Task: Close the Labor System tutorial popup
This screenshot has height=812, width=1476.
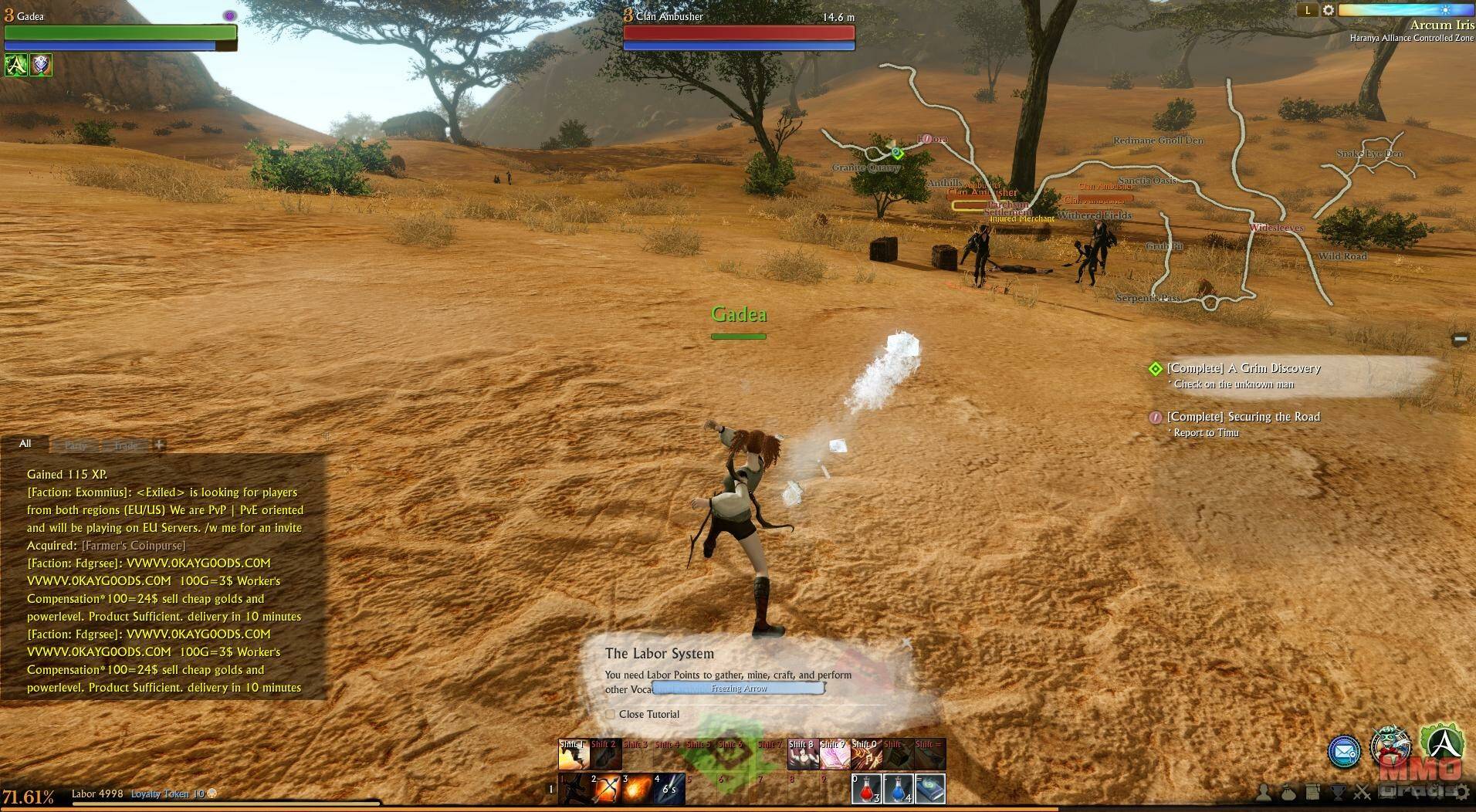Action: [906, 642]
